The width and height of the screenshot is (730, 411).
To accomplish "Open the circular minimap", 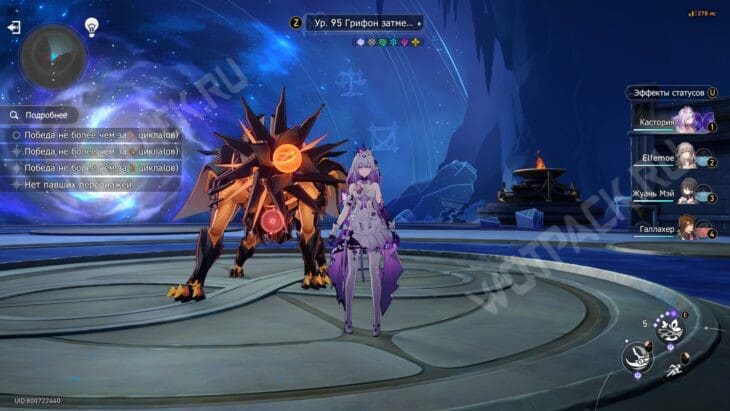I will pyautogui.click(x=53, y=56).
